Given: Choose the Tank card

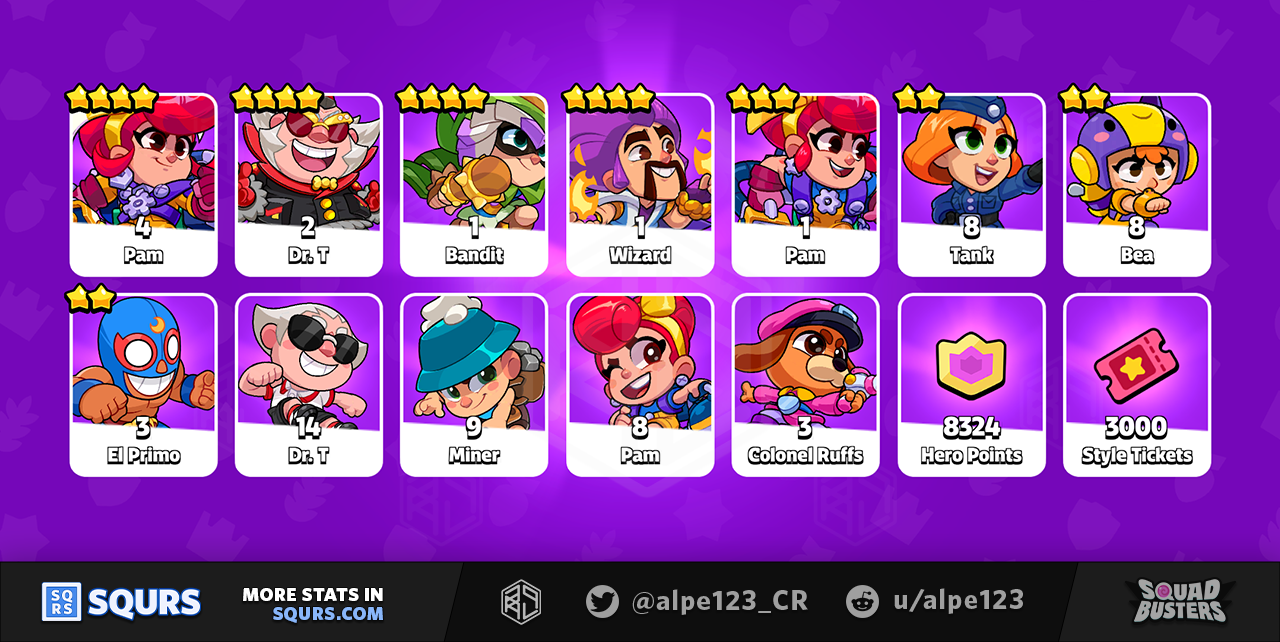Looking at the screenshot, I should 971,185.
